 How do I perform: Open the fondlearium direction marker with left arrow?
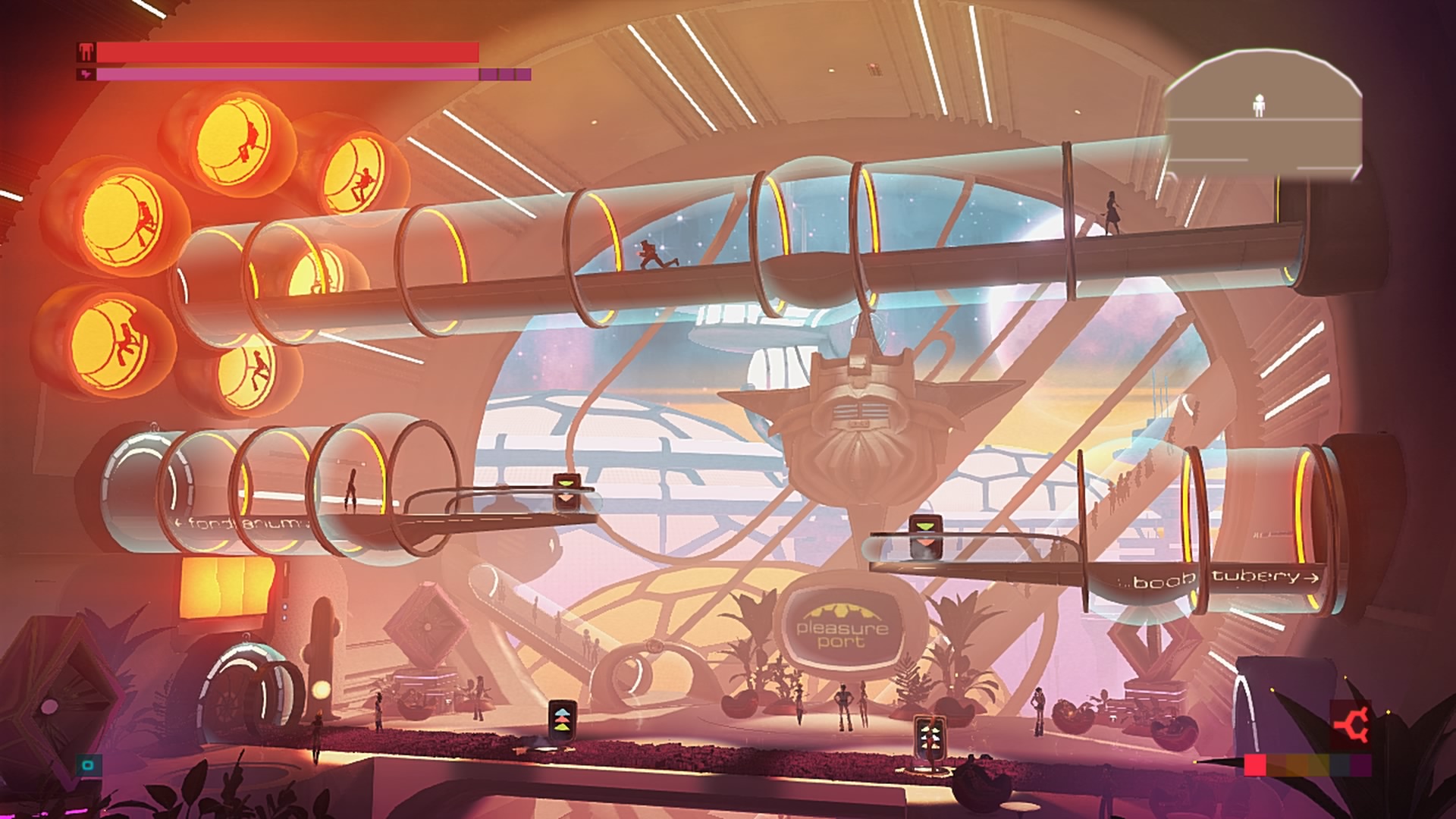[x=179, y=522]
